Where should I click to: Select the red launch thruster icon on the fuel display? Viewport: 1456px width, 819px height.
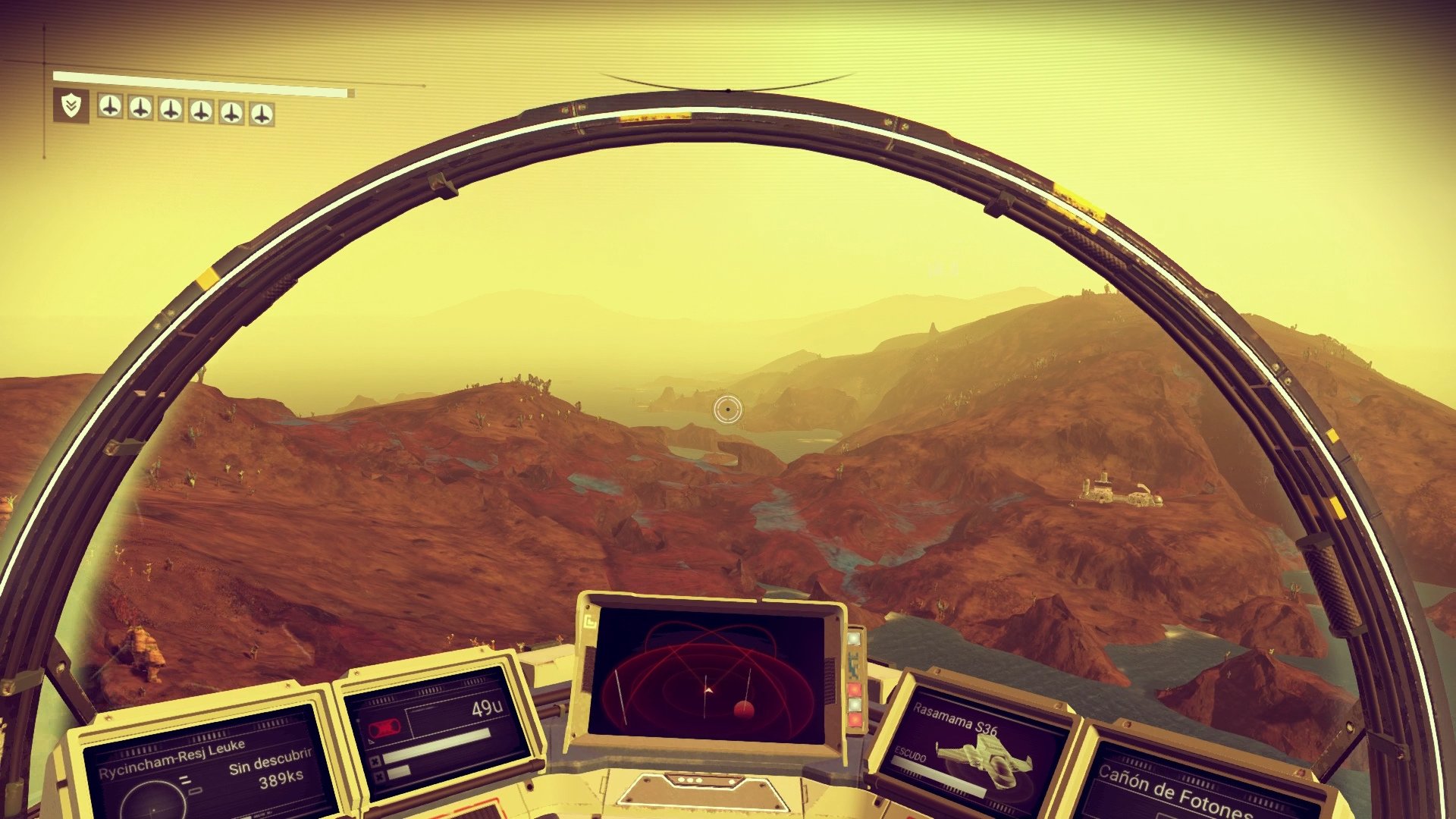point(385,726)
